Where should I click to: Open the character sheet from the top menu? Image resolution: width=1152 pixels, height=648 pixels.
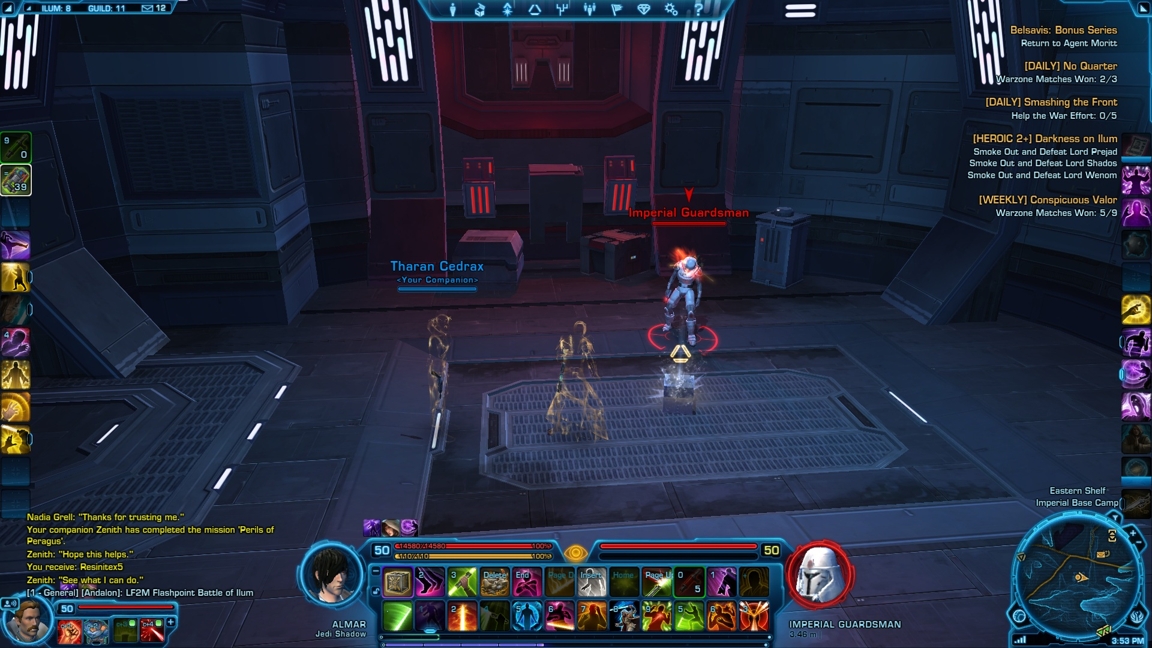pyautogui.click(x=453, y=10)
